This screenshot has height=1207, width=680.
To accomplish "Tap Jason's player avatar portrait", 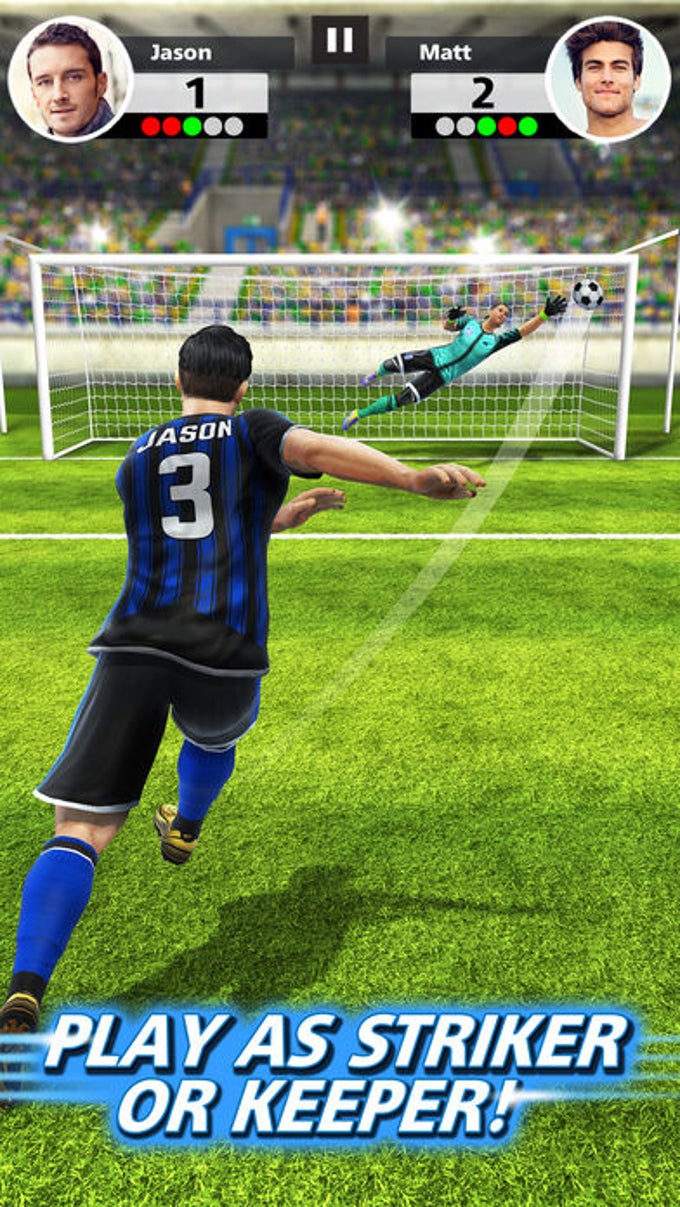I will tap(70, 80).
